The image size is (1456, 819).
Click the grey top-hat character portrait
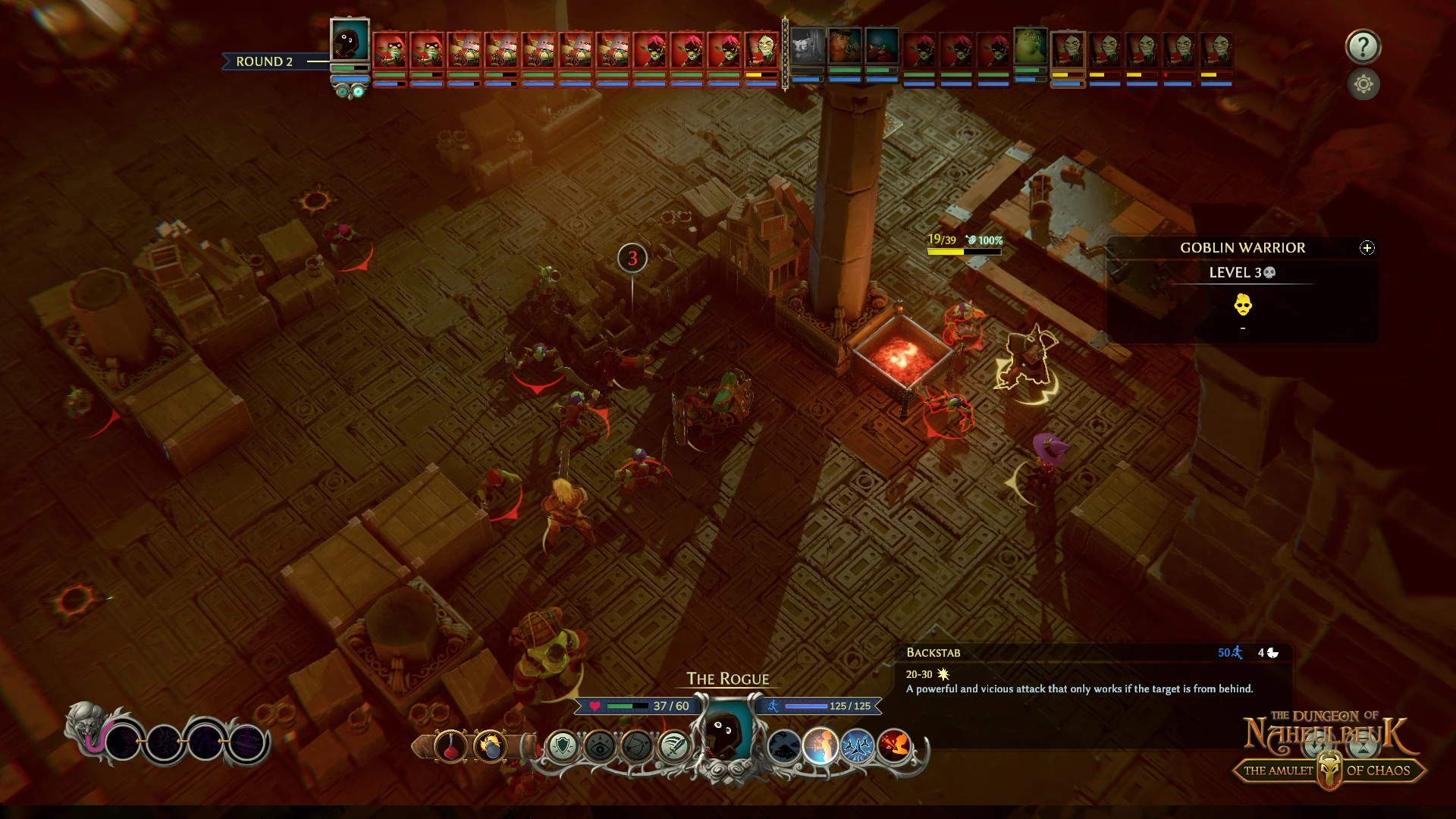807,47
